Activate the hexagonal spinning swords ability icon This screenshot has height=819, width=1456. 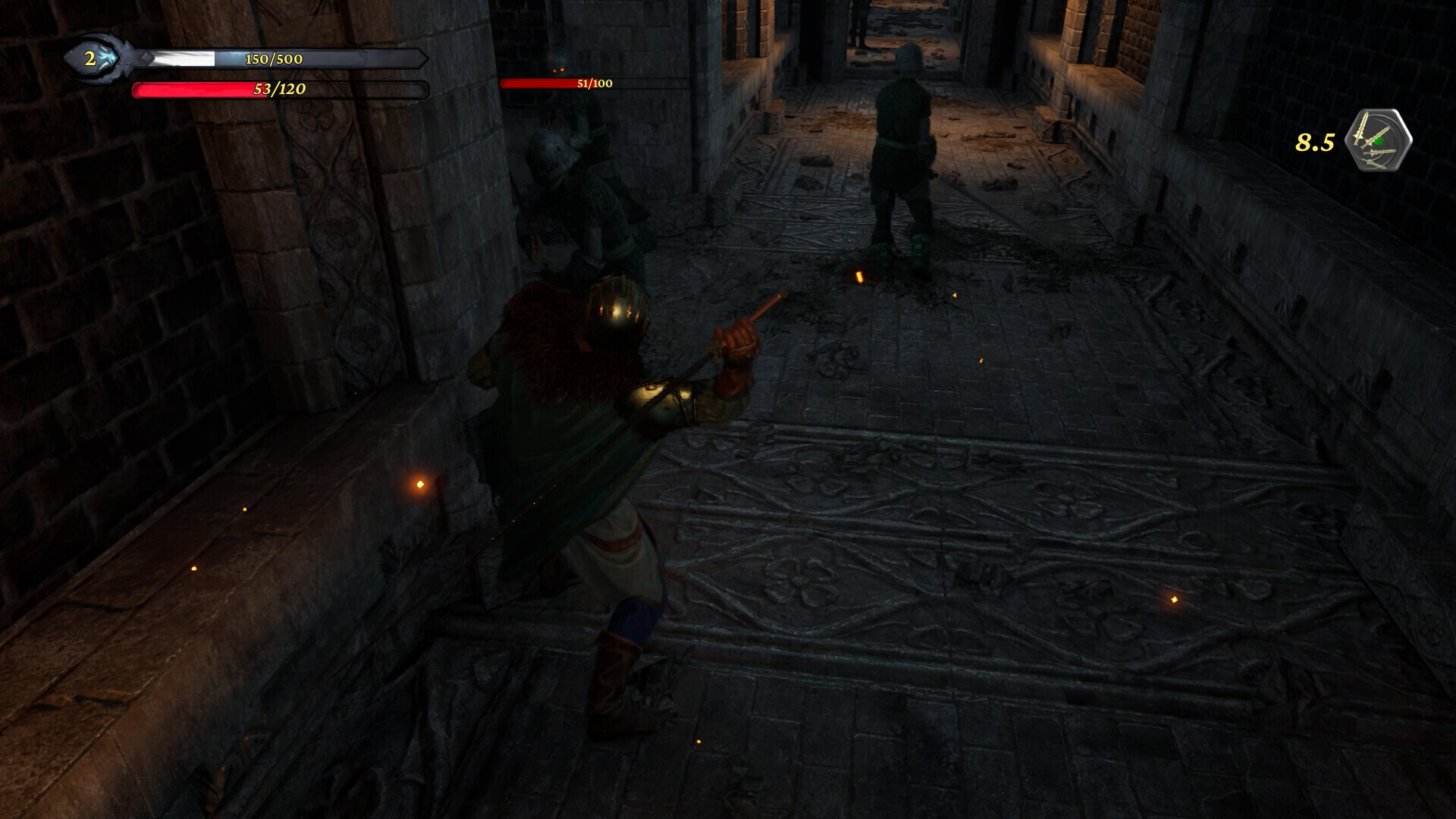(1378, 140)
